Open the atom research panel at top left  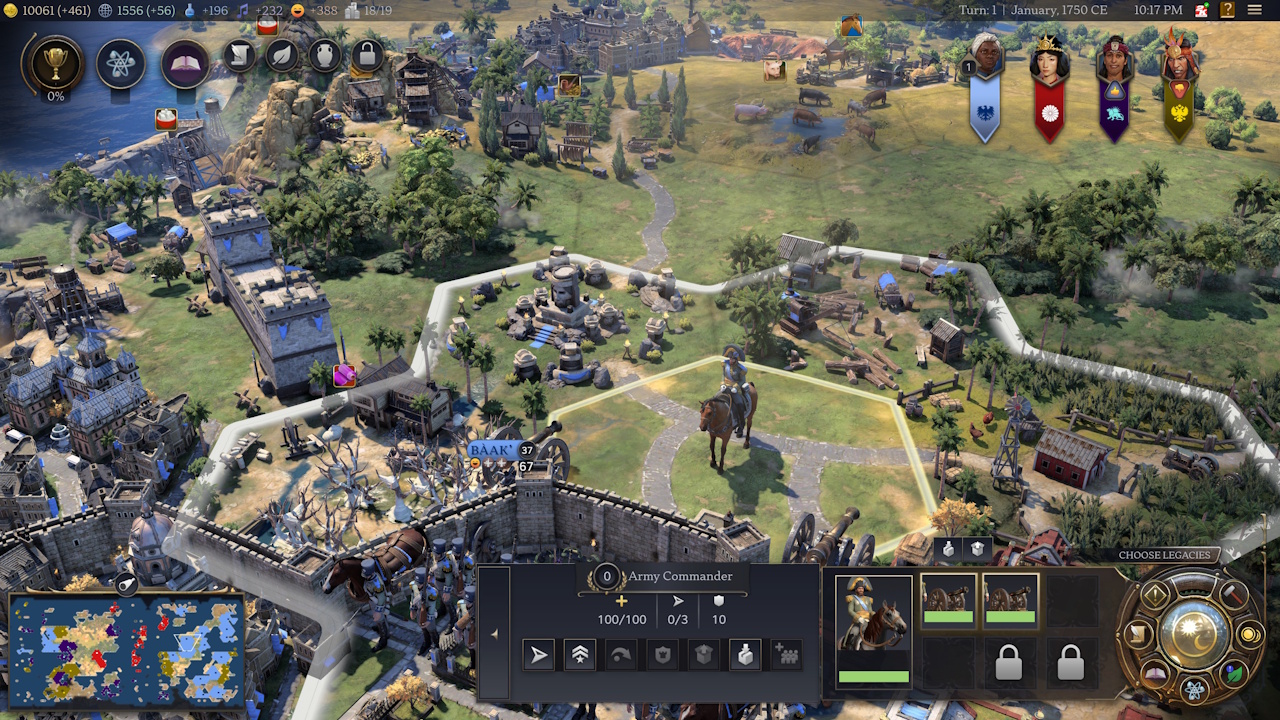point(120,61)
